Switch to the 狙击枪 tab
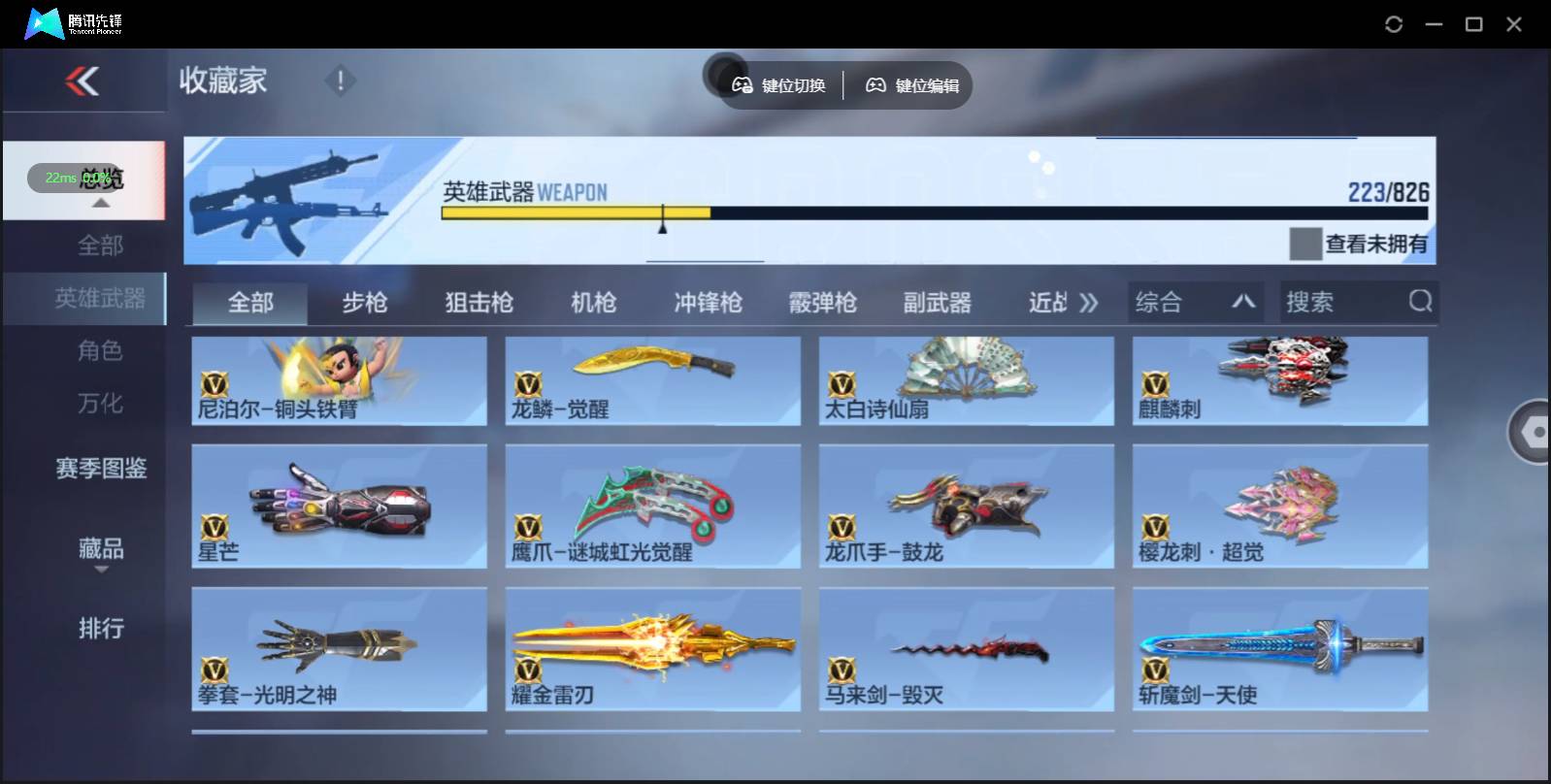Viewport: 1551px width, 784px height. tap(479, 302)
